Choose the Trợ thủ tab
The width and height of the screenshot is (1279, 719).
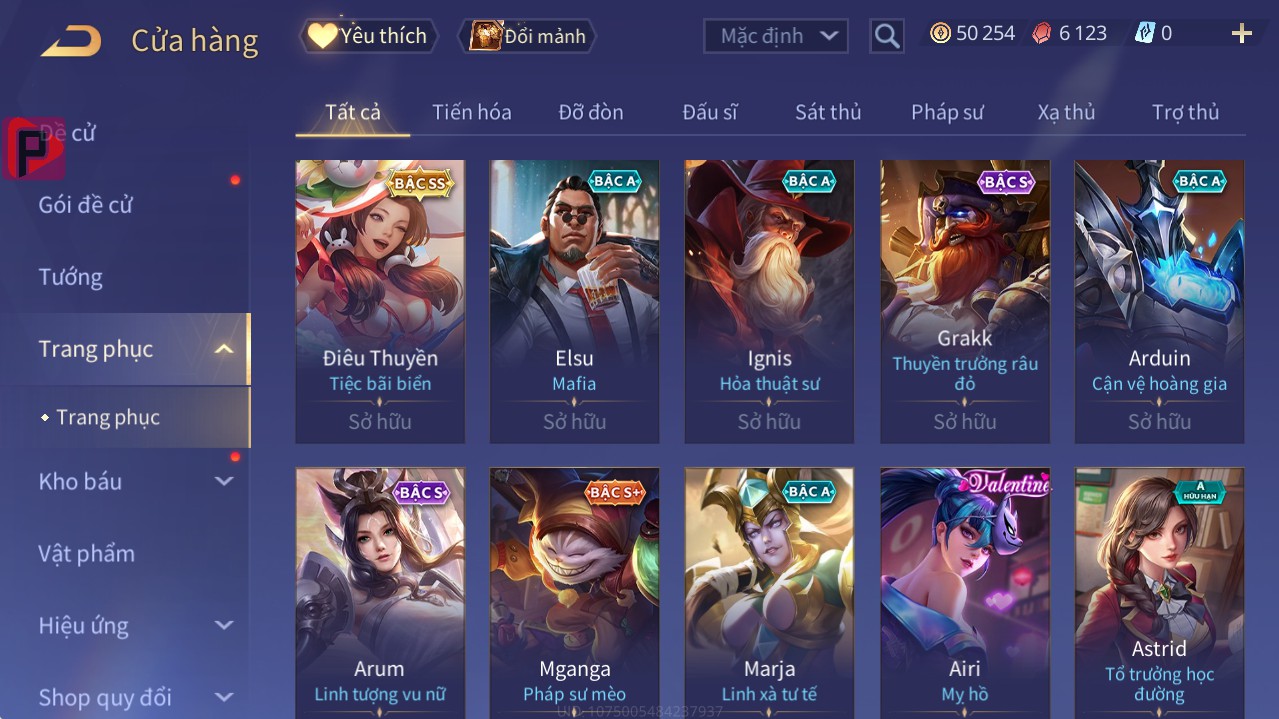1185,112
